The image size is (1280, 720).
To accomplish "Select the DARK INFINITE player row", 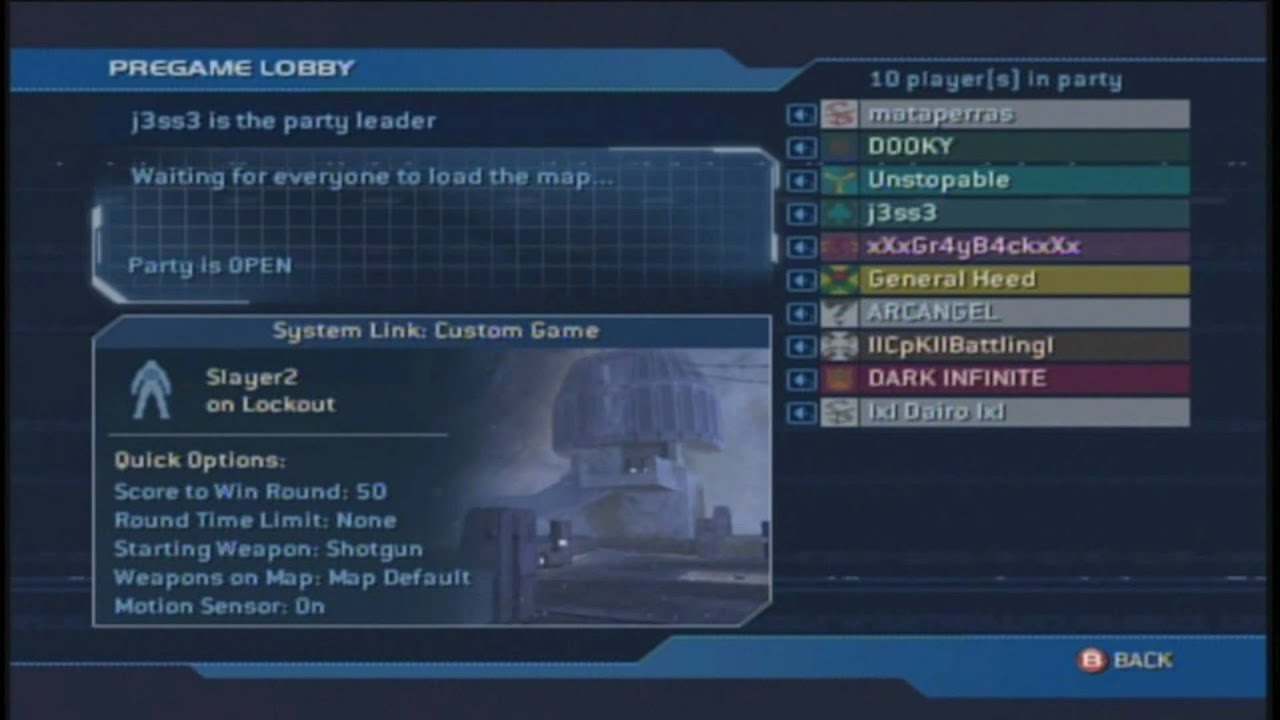I will (x=1004, y=379).
